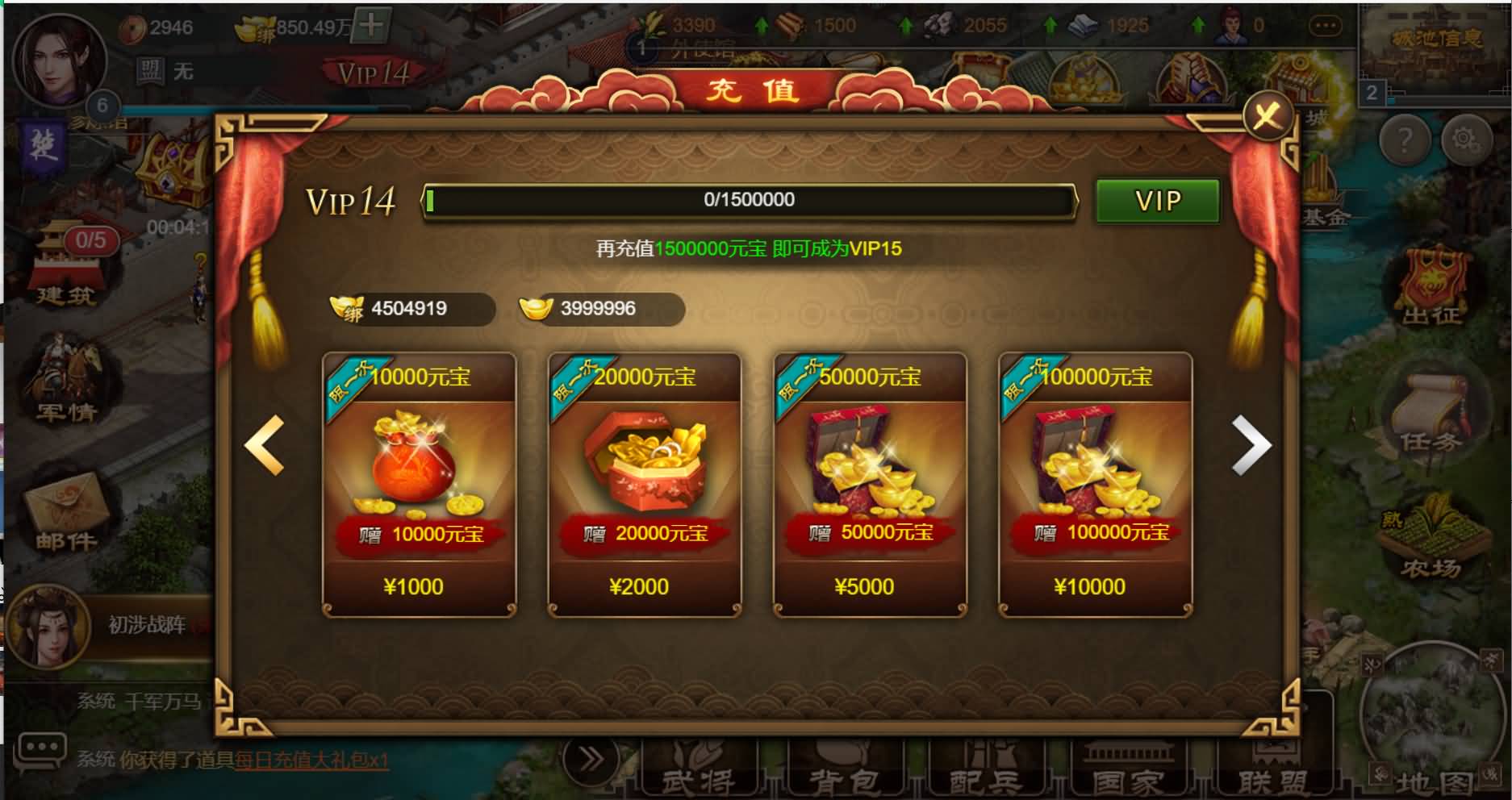This screenshot has height=800, width=1512.
Task: Open the question mark help button
Action: tap(1405, 140)
